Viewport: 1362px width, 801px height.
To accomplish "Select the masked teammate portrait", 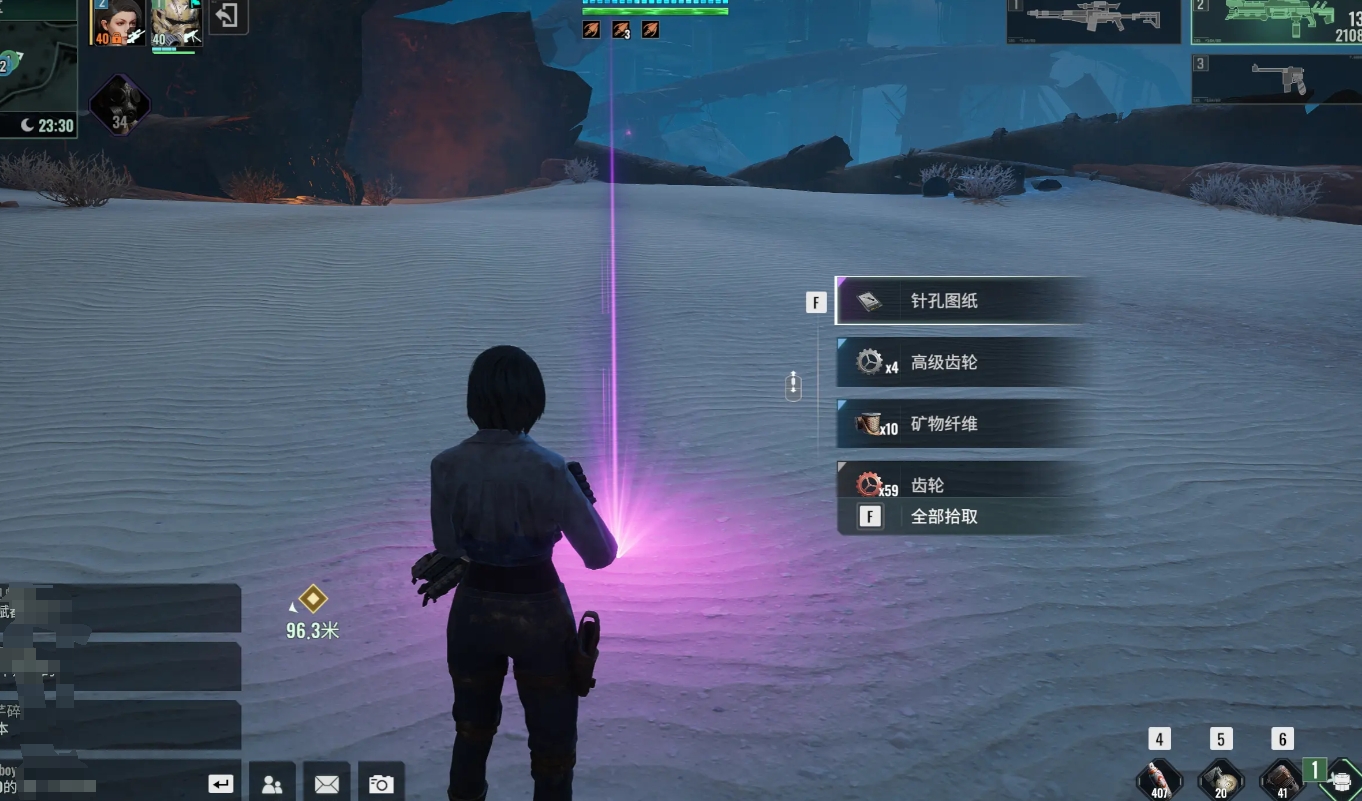I will 177,23.
